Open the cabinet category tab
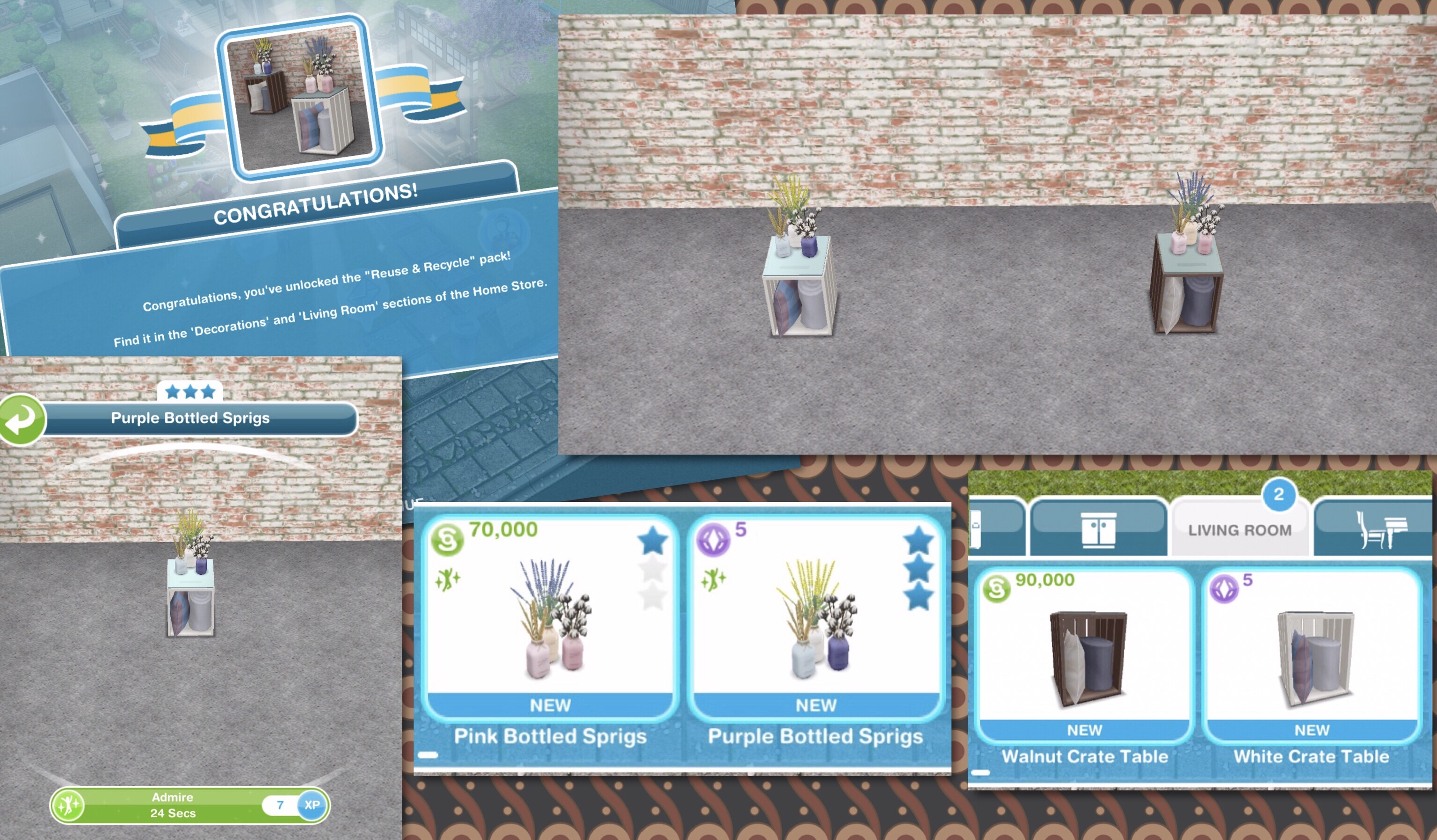1437x840 pixels. pyautogui.click(x=1098, y=528)
